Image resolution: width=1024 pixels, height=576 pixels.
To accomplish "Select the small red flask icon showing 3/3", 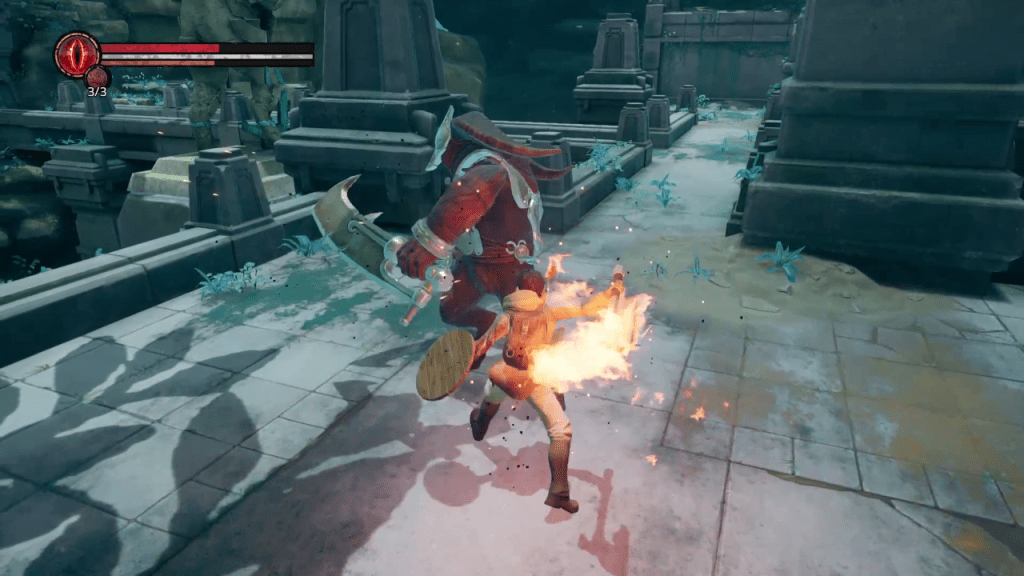I will coord(97,77).
